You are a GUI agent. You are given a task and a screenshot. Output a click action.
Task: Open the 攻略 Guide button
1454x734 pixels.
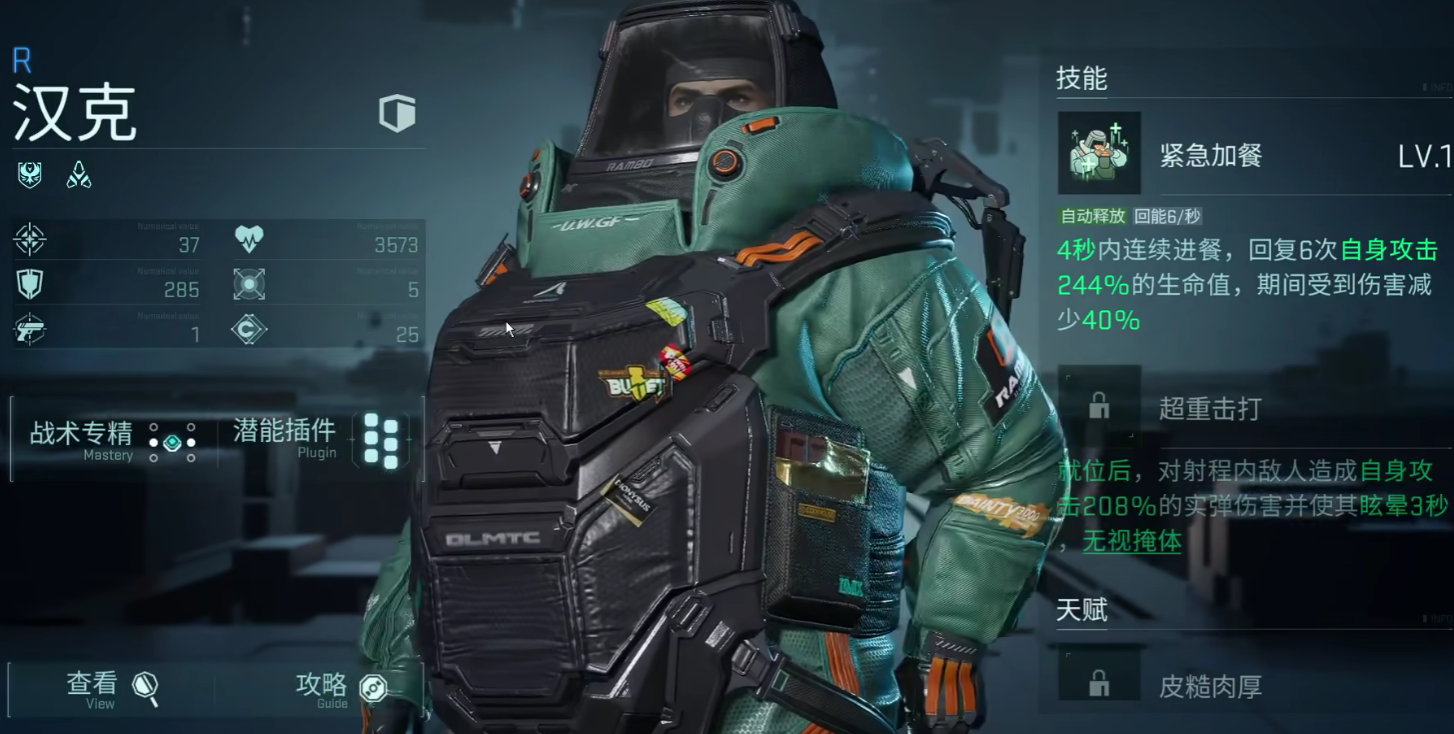pyautogui.click(x=340, y=688)
